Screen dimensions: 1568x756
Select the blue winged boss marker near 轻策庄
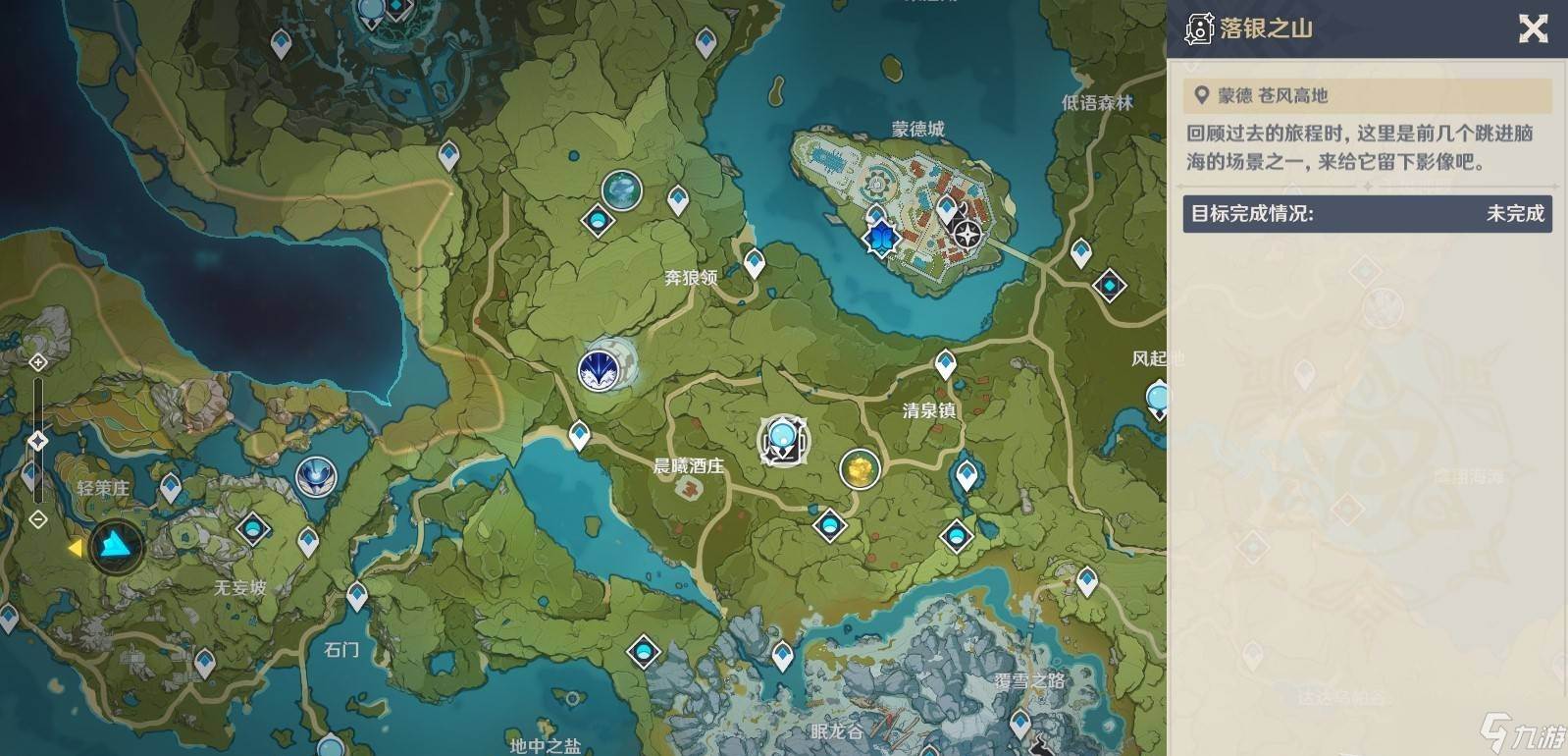[316, 477]
